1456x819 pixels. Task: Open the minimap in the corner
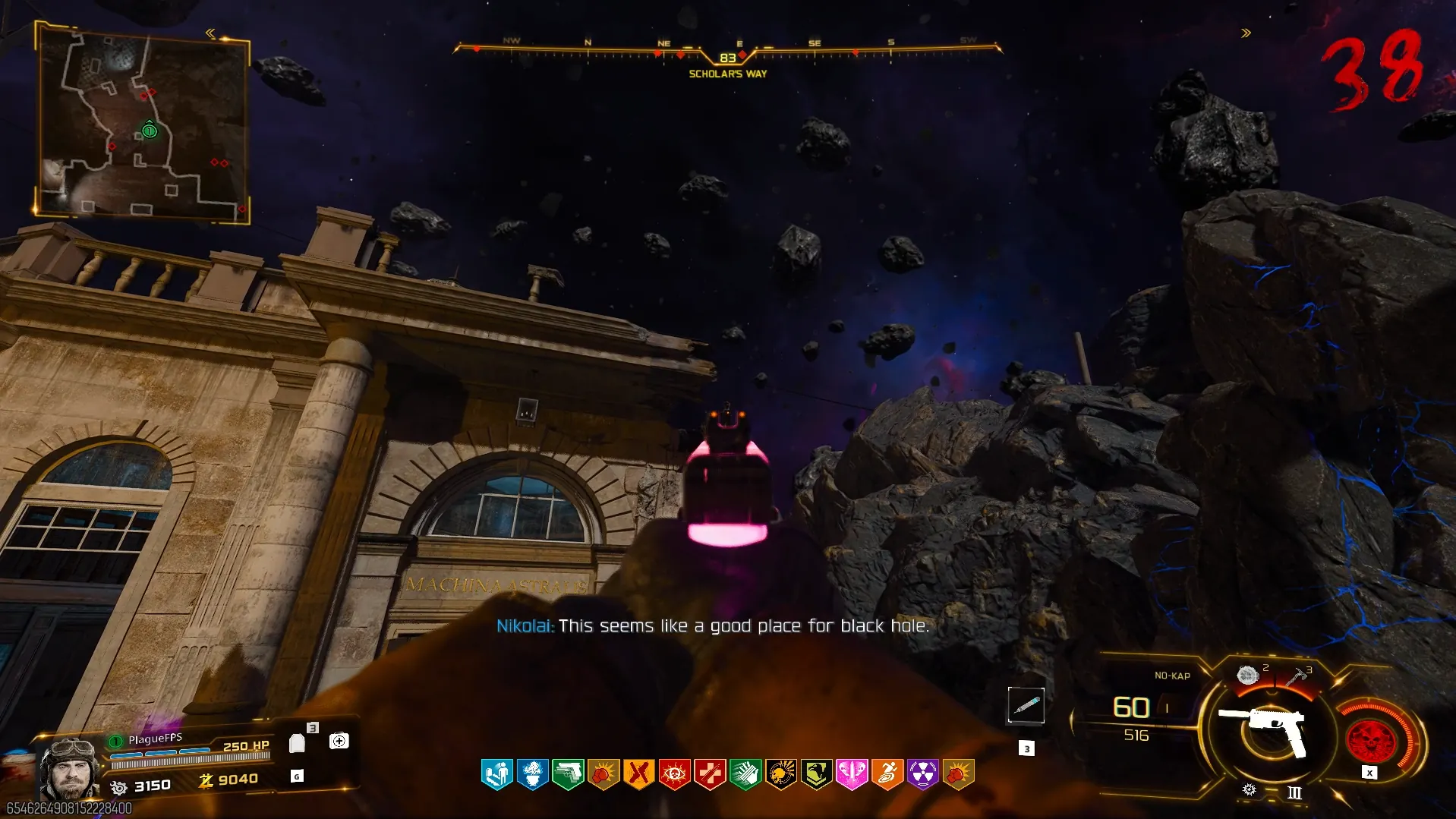coord(143,123)
